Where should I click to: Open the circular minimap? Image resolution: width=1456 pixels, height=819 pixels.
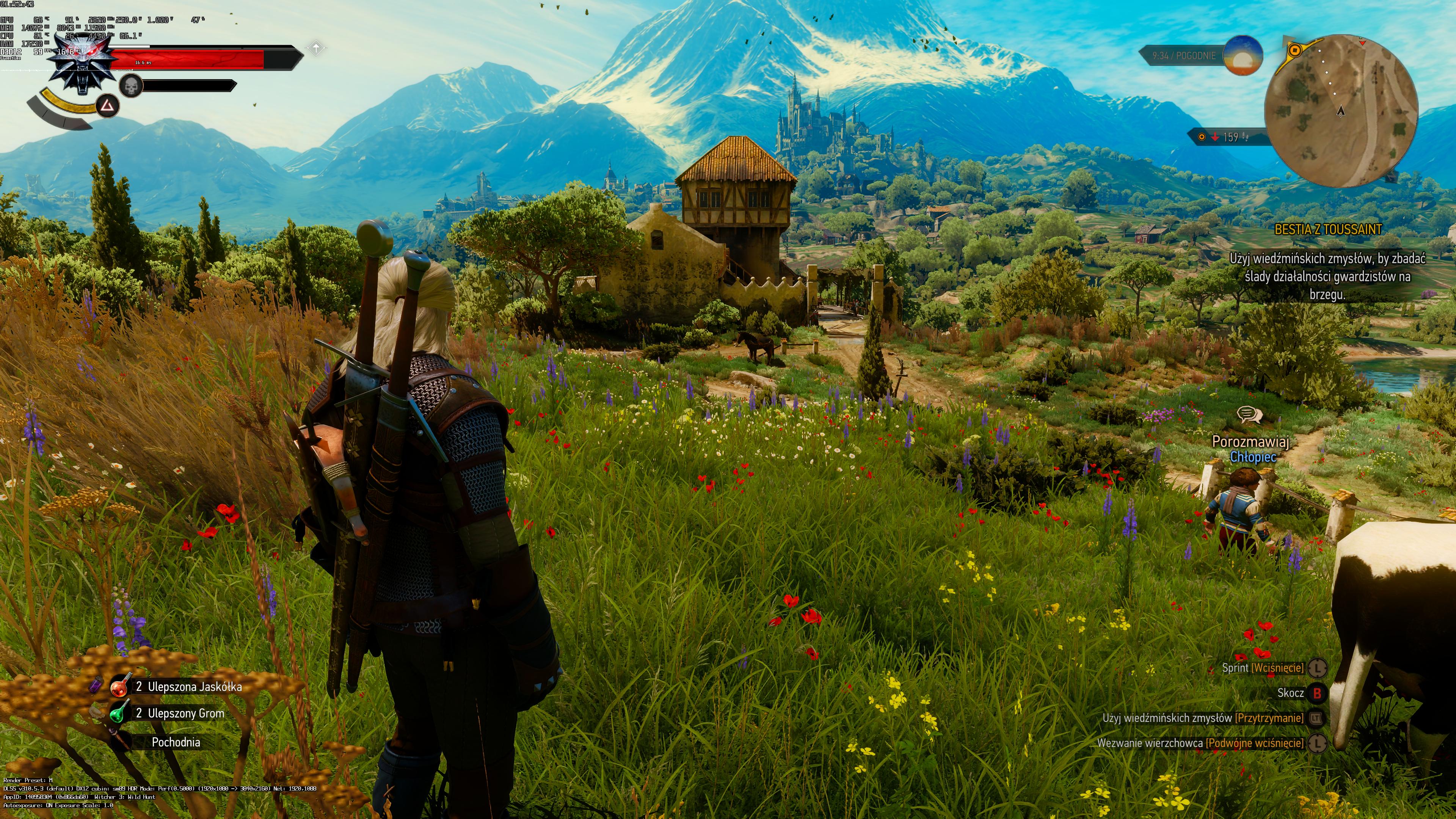coord(1341,111)
